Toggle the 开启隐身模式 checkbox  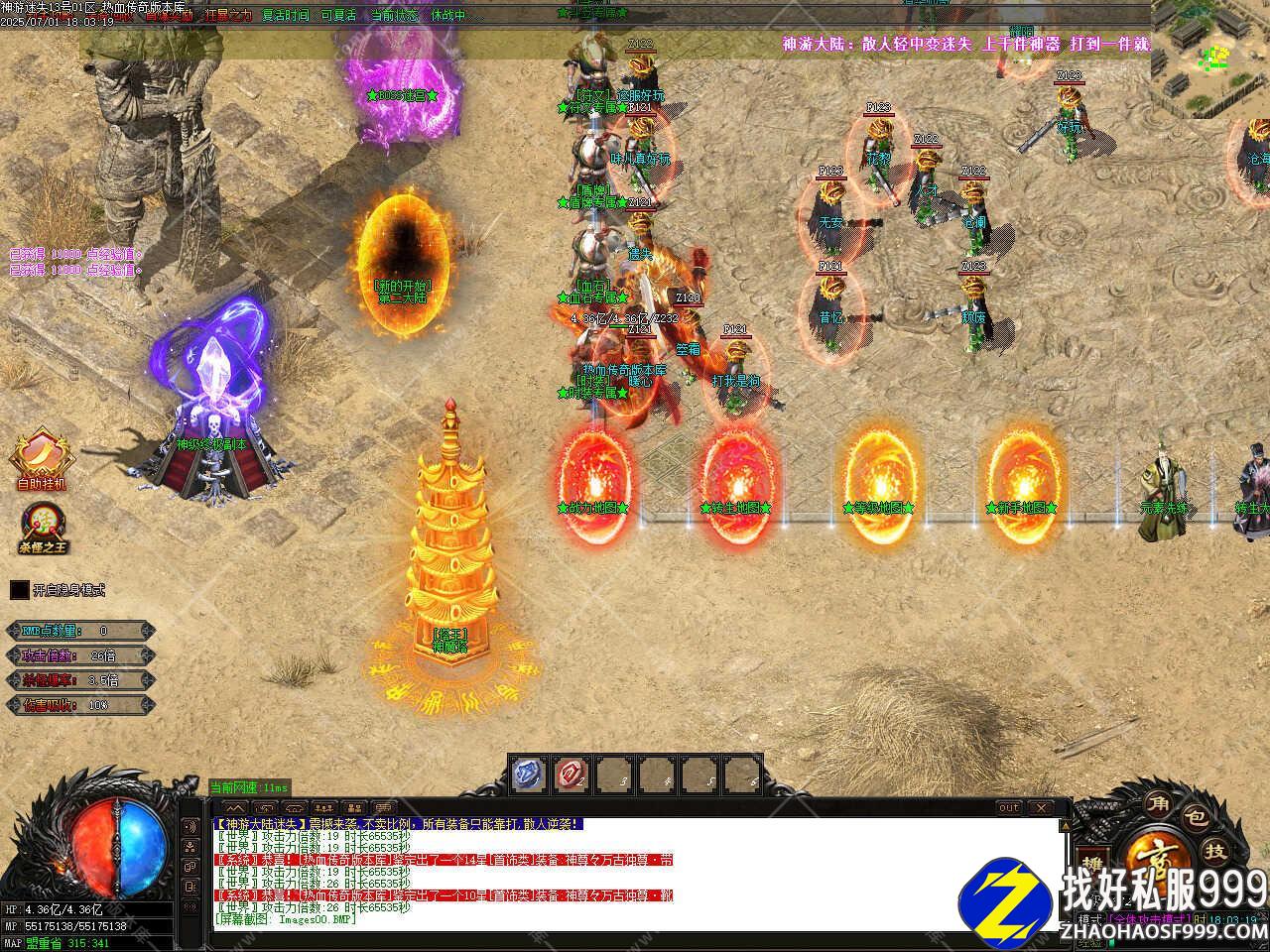point(20,590)
